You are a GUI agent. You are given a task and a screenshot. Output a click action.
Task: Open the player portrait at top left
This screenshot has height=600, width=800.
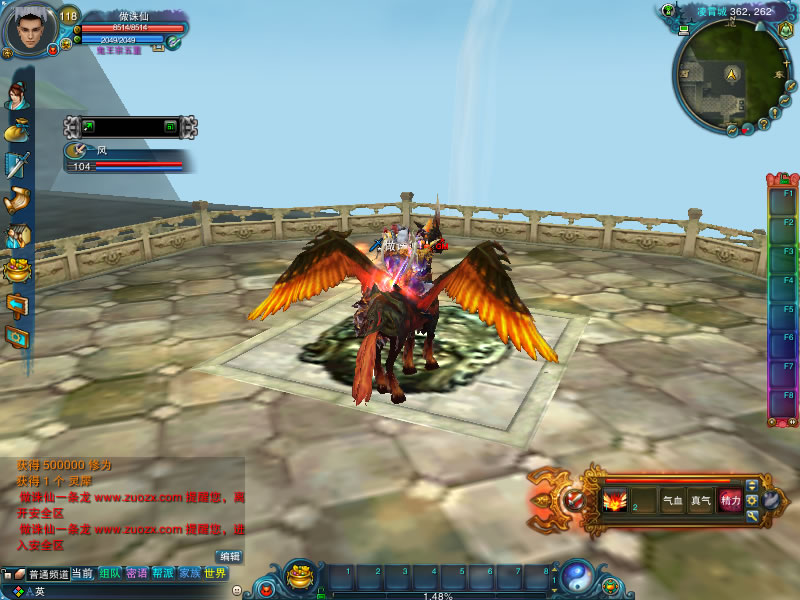[x=30, y=30]
